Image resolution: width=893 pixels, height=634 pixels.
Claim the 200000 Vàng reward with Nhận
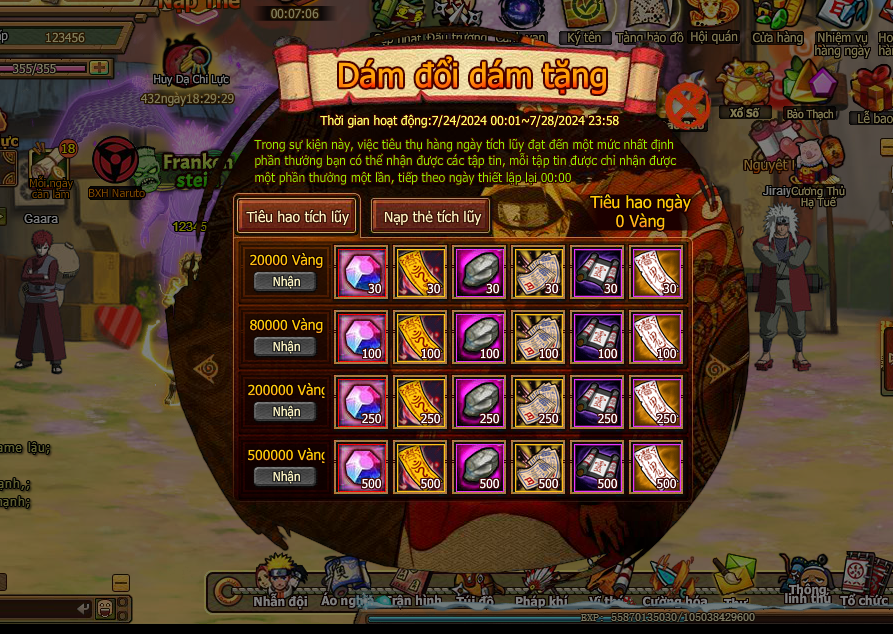(285, 412)
